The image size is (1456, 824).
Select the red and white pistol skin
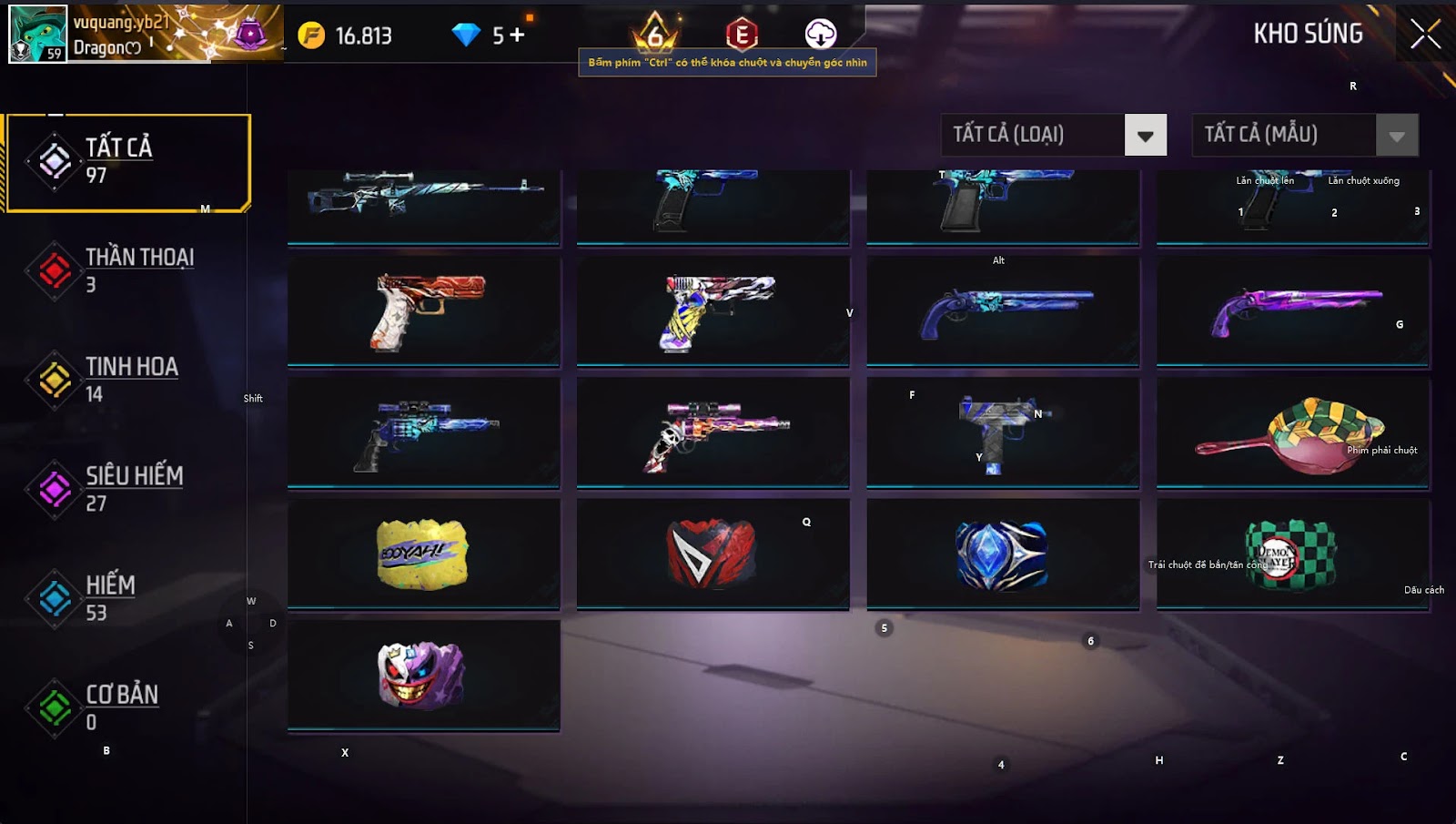[424, 311]
